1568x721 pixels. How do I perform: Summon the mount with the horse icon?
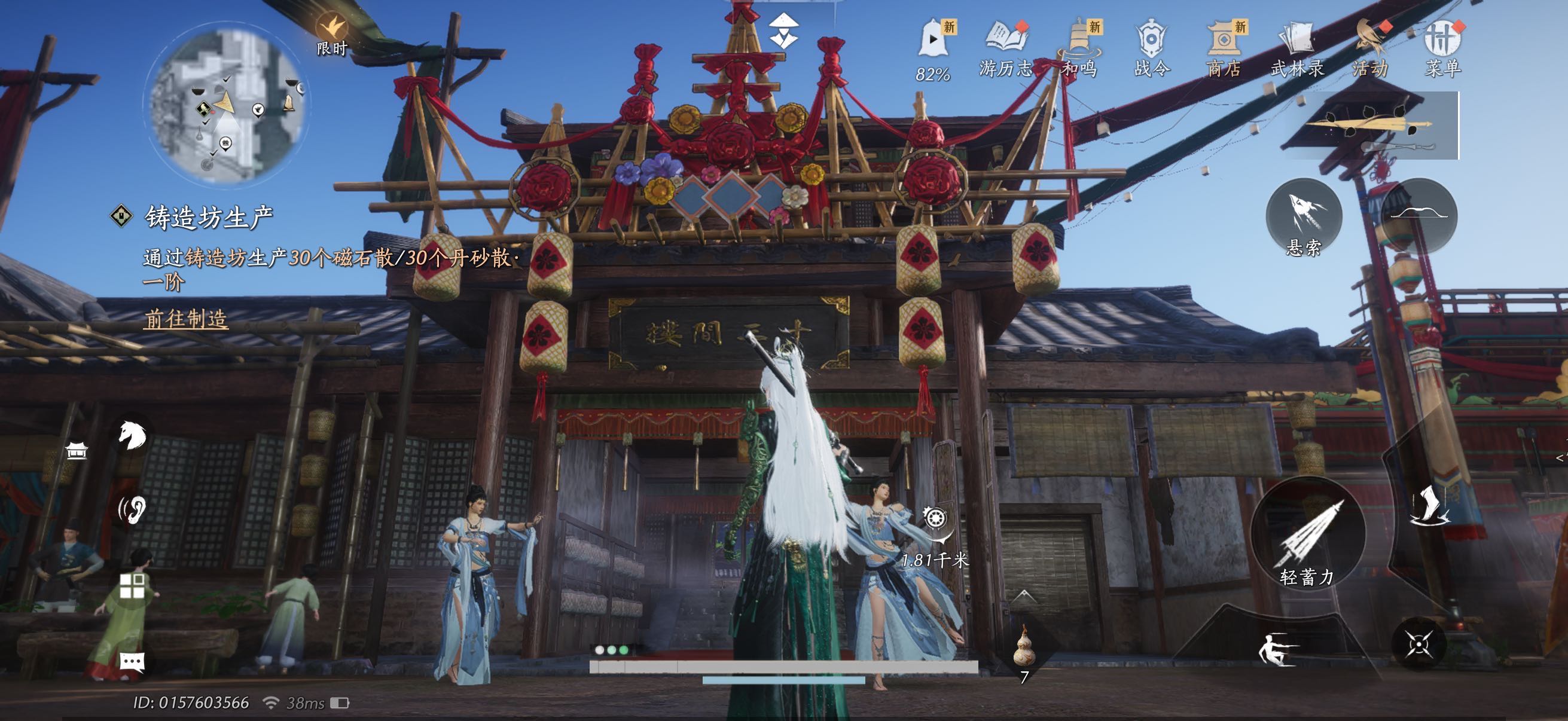[132, 435]
